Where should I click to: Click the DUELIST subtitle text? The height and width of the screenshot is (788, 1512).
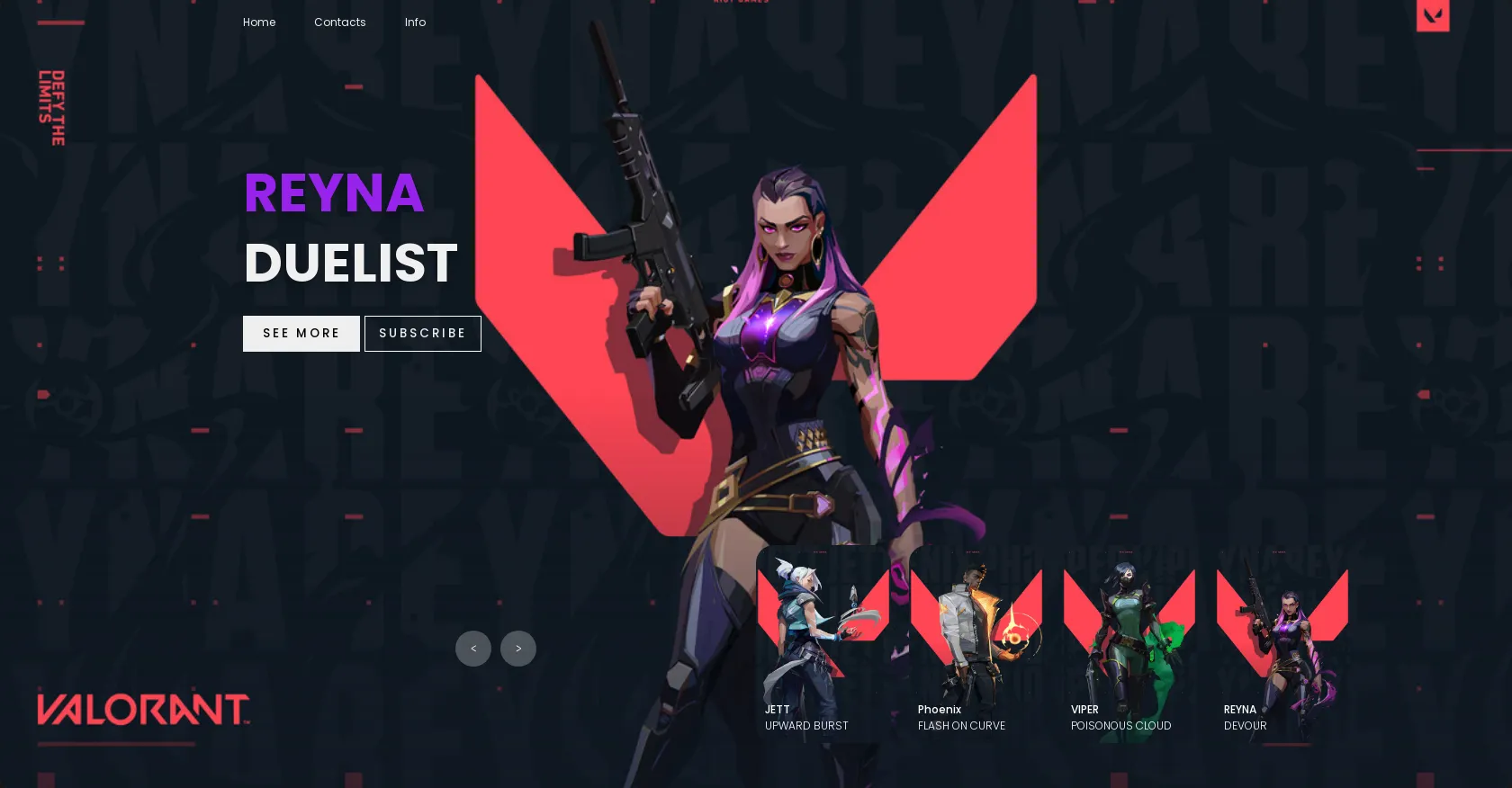(x=350, y=262)
